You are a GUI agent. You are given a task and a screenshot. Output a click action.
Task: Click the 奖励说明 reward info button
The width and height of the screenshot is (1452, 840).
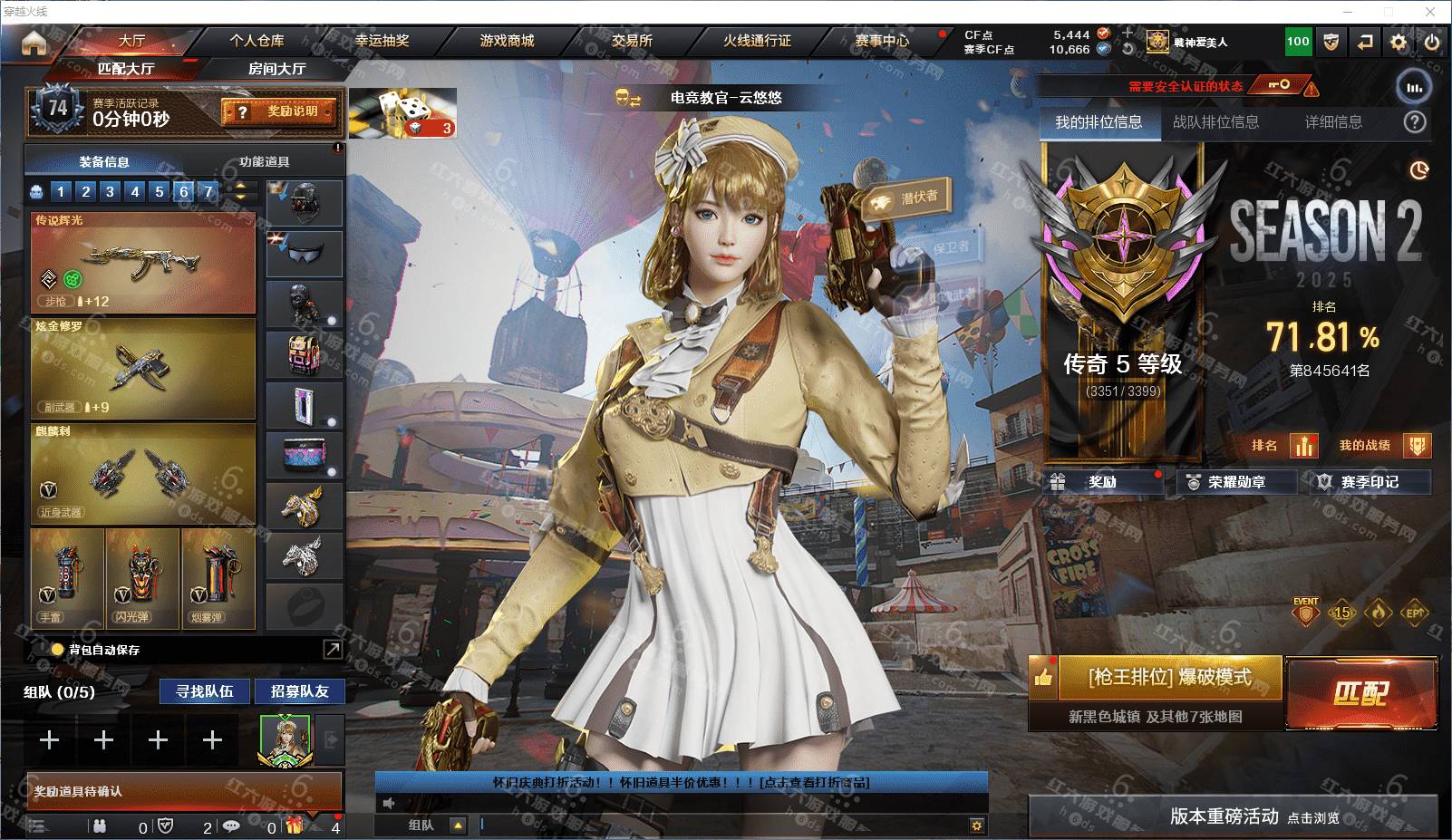(x=280, y=111)
